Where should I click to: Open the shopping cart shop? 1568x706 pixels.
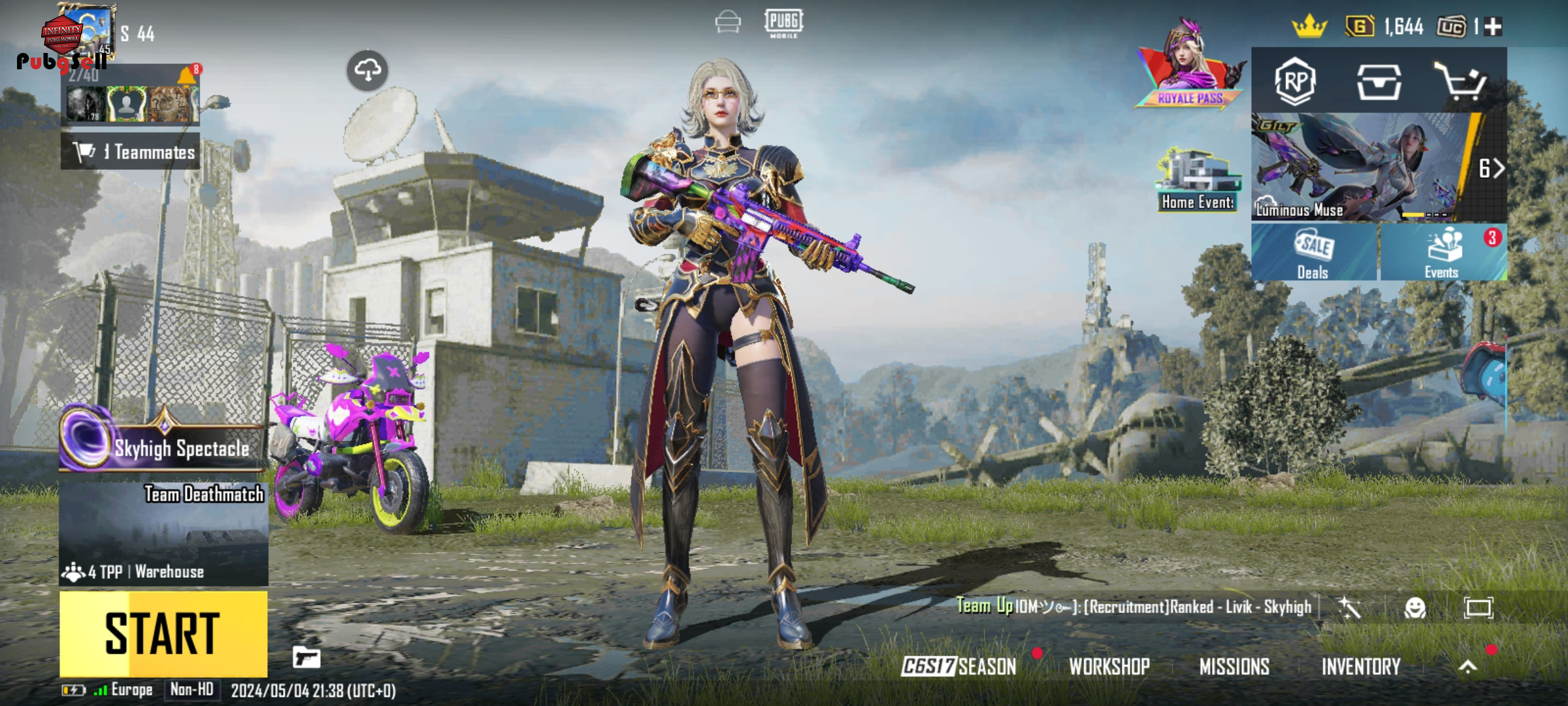[1461, 82]
